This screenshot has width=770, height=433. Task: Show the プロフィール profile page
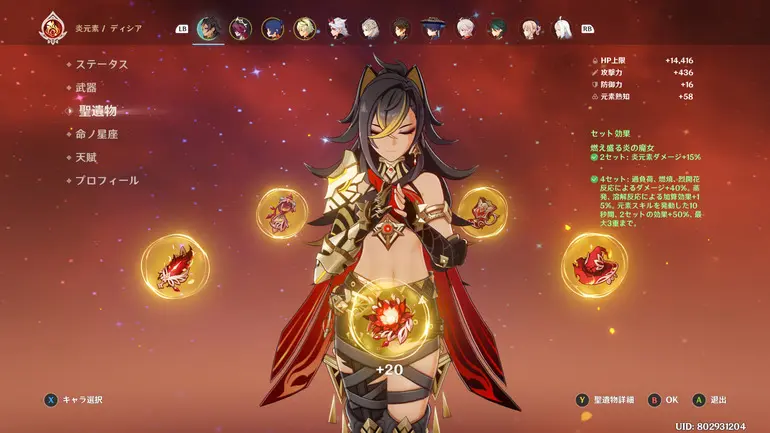107,181
